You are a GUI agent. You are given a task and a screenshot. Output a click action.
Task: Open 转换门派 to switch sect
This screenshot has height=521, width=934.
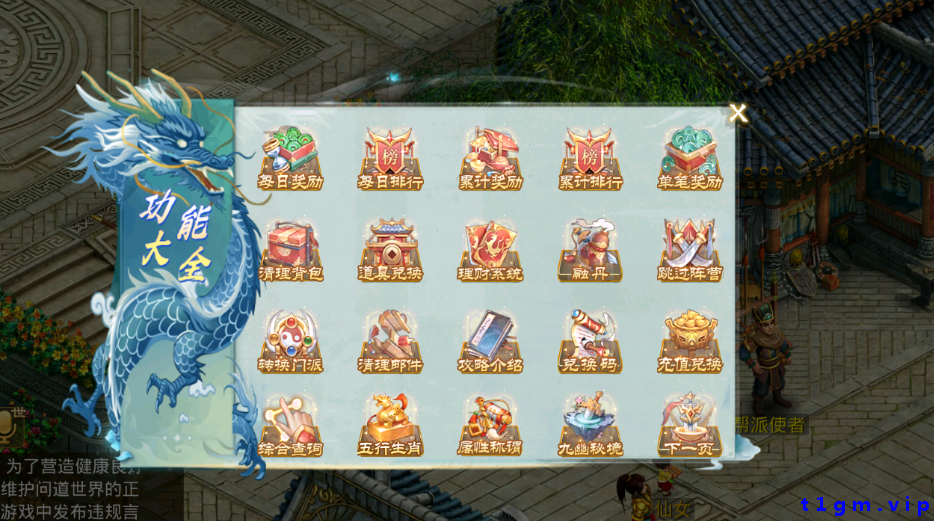tap(291, 341)
